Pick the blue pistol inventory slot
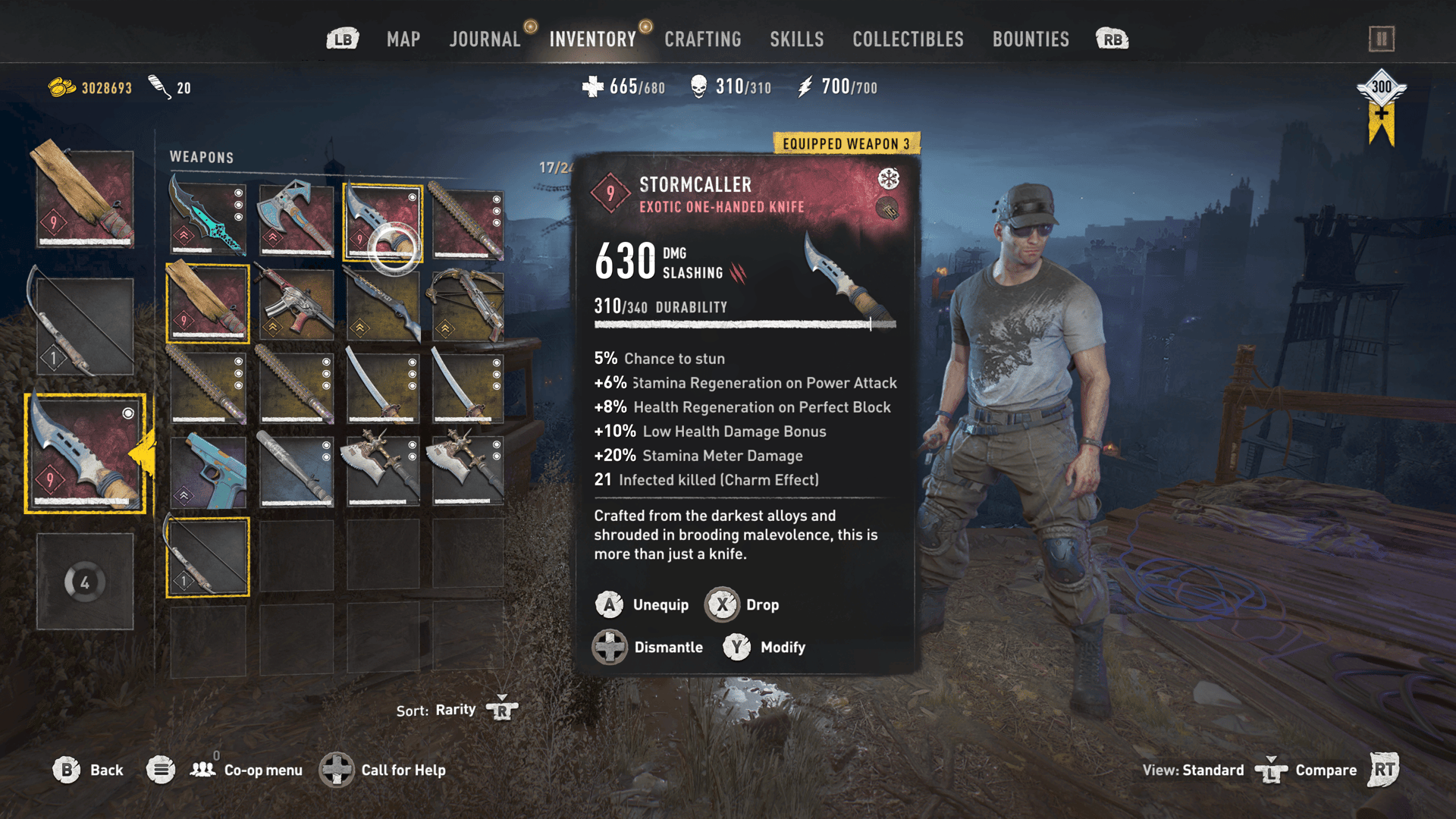 pyautogui.click(x=208, y=470)
